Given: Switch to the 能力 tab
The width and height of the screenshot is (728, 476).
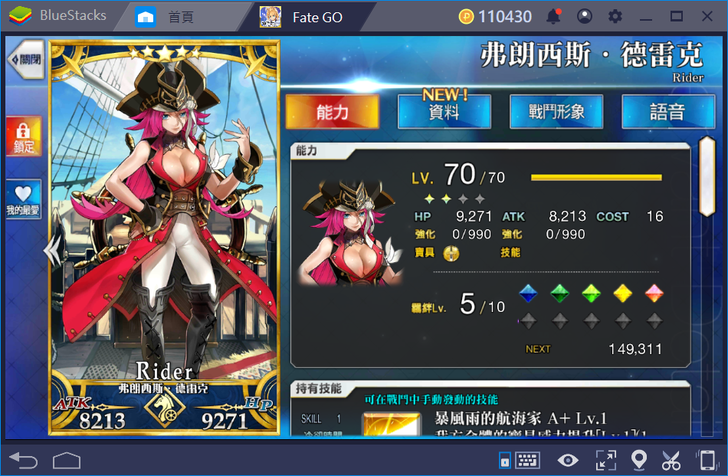Looking at the screenshot, I should click(x=332, y=112).
